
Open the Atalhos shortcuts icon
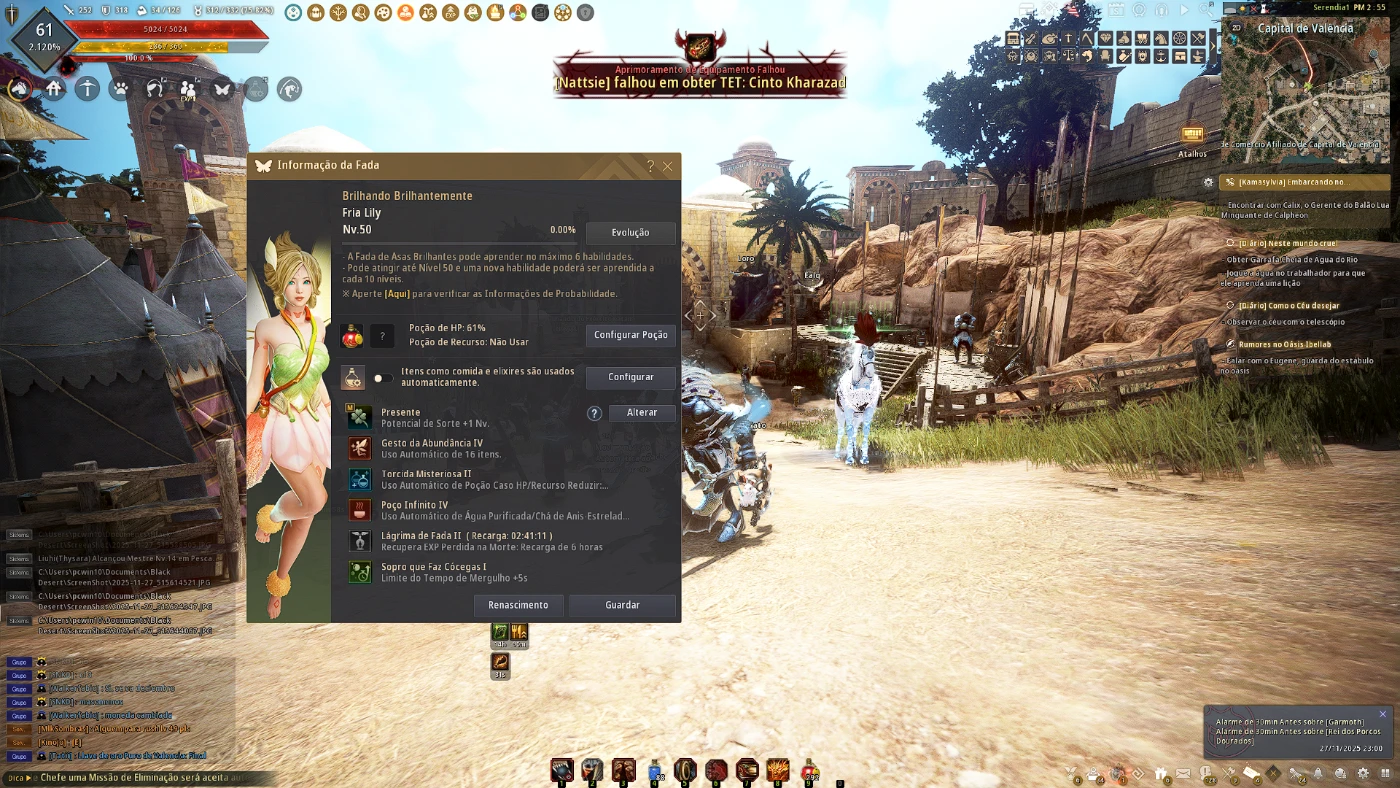1192,136
